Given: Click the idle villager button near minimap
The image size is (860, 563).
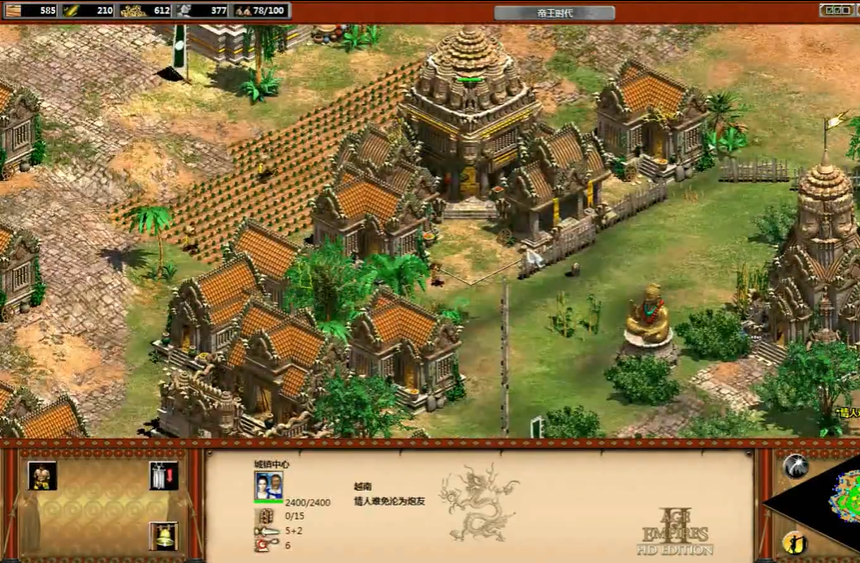Looking at the screenshot, I should (x=796, y=542).
